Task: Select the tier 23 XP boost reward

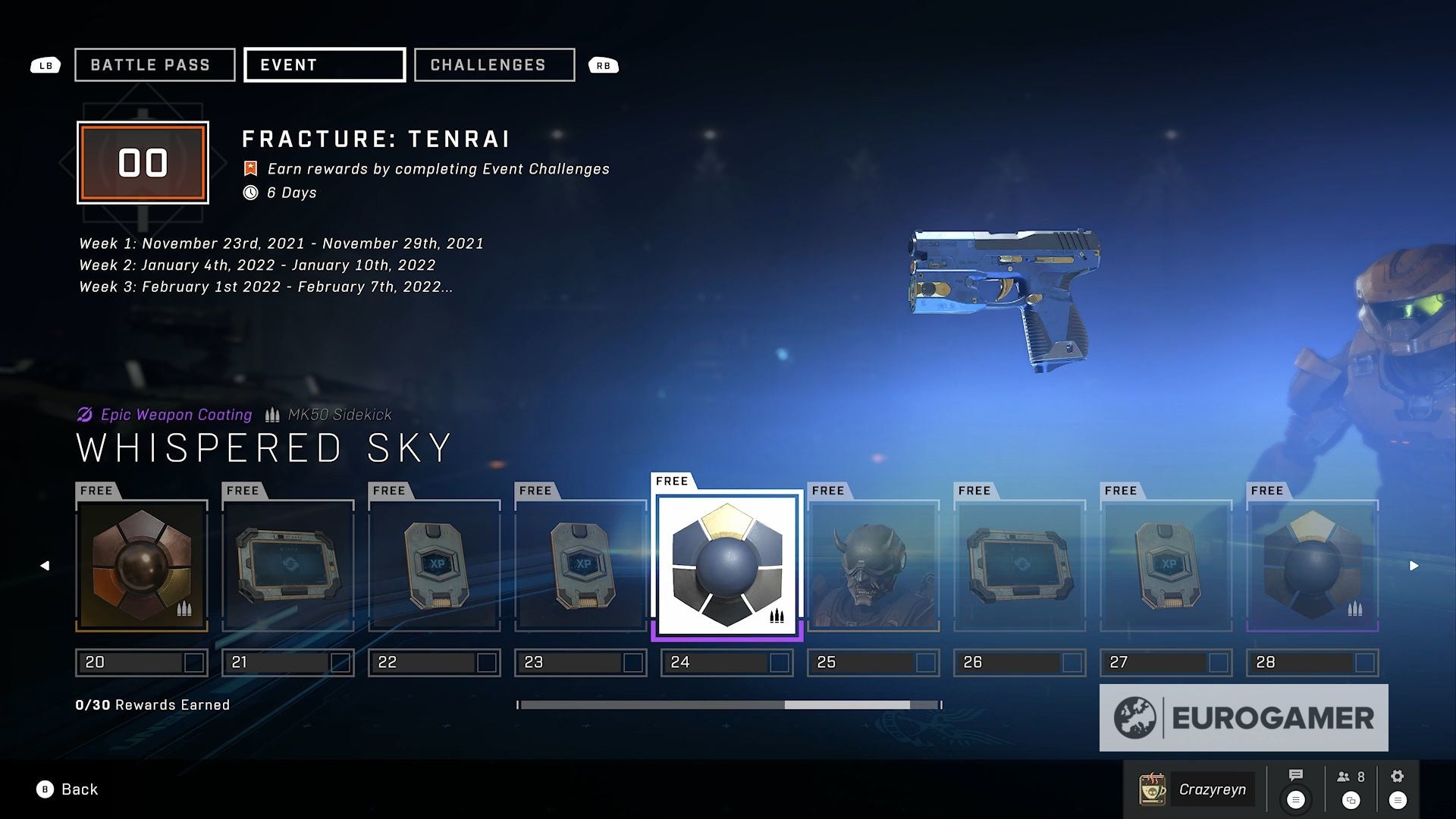Action: point(581,565)
